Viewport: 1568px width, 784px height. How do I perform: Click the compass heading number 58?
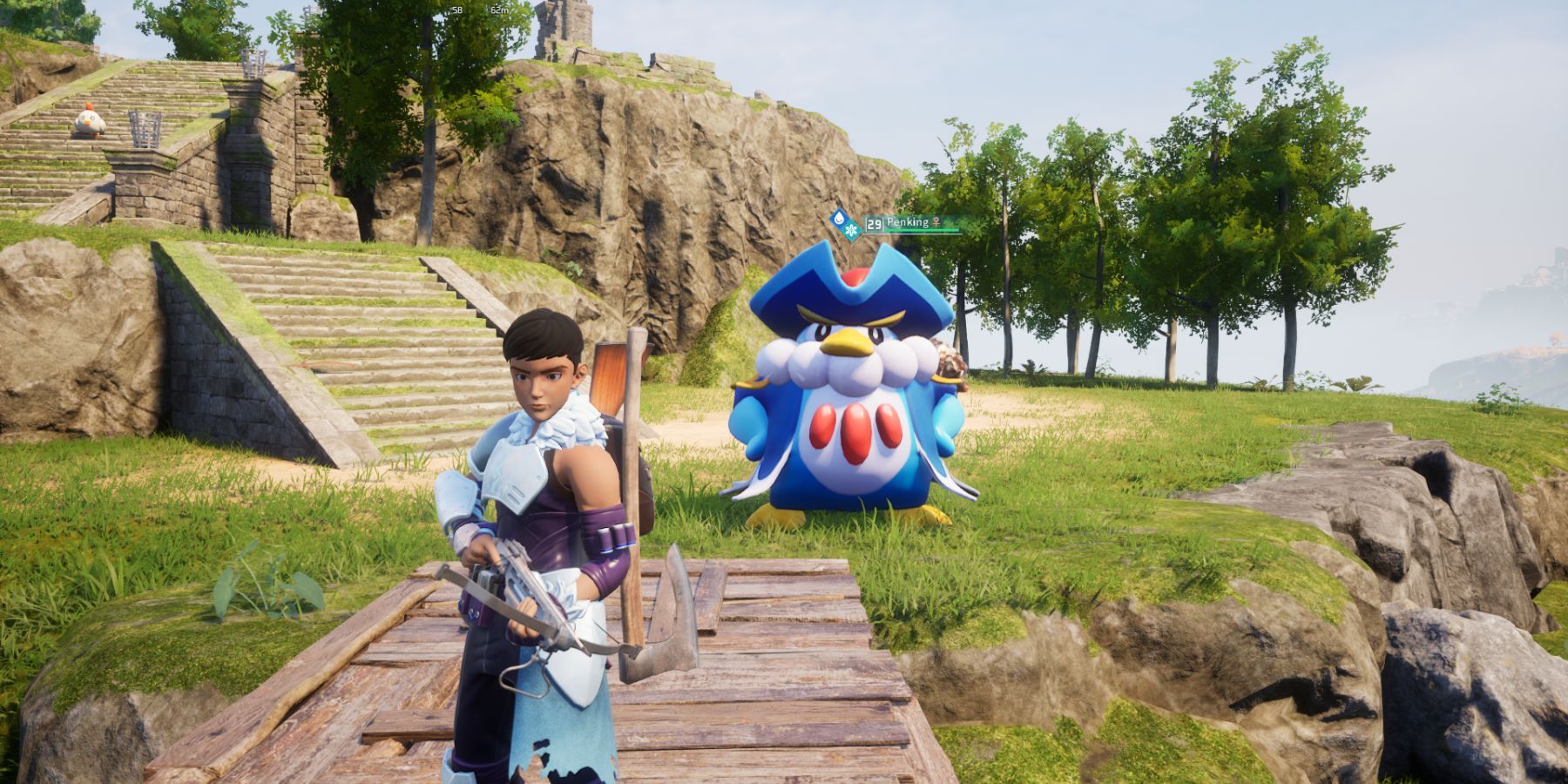tap(457, 10)
